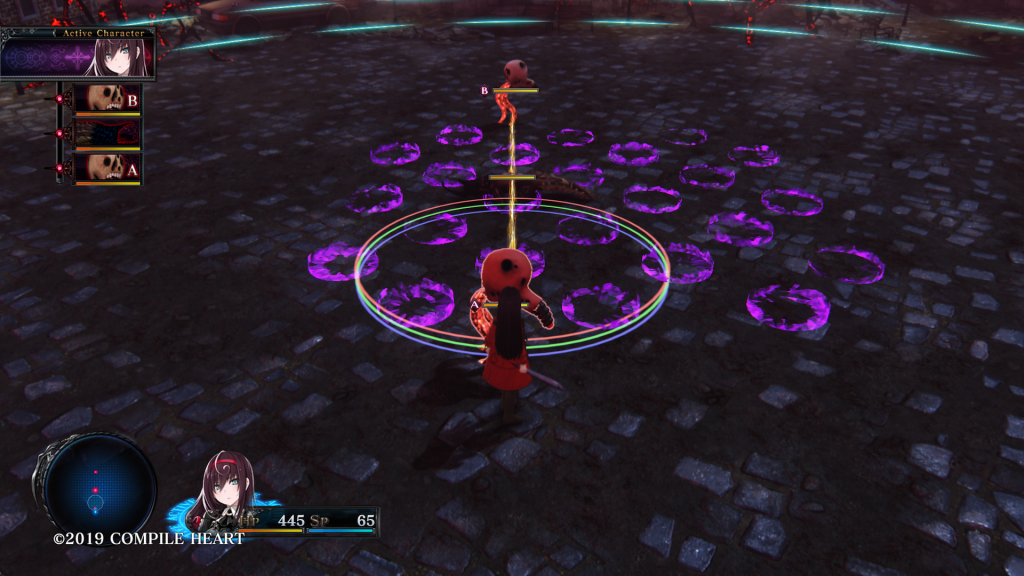Click the dark creature turn order entry
1024x576 pixels.
tap(108, 133)
